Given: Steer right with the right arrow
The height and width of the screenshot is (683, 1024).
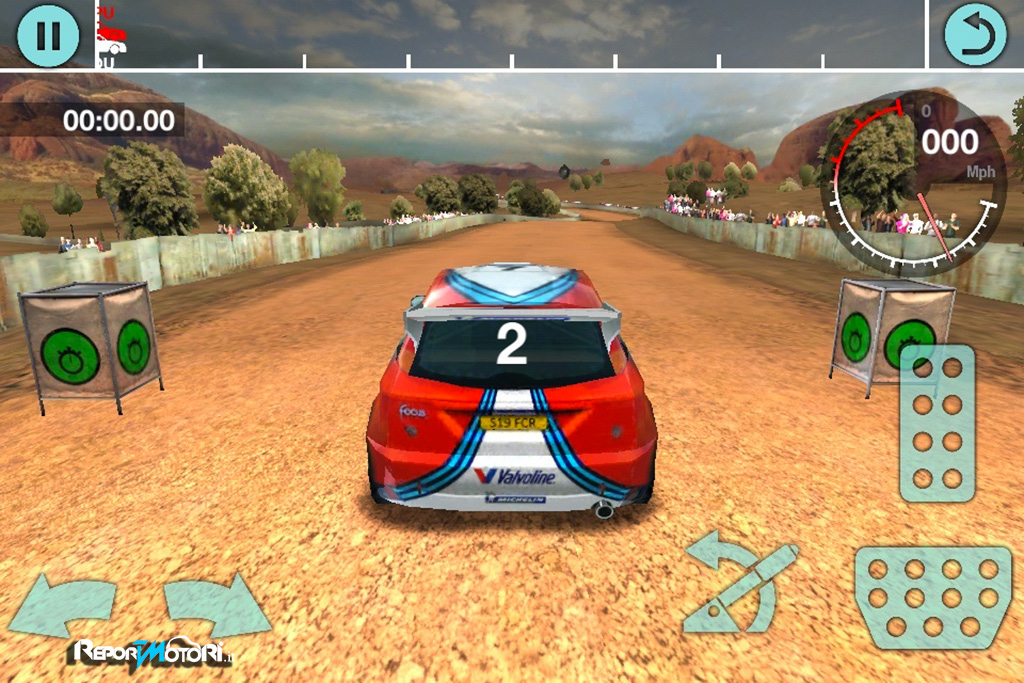Looking at the screenshot, I should click(x=215, y=603).
